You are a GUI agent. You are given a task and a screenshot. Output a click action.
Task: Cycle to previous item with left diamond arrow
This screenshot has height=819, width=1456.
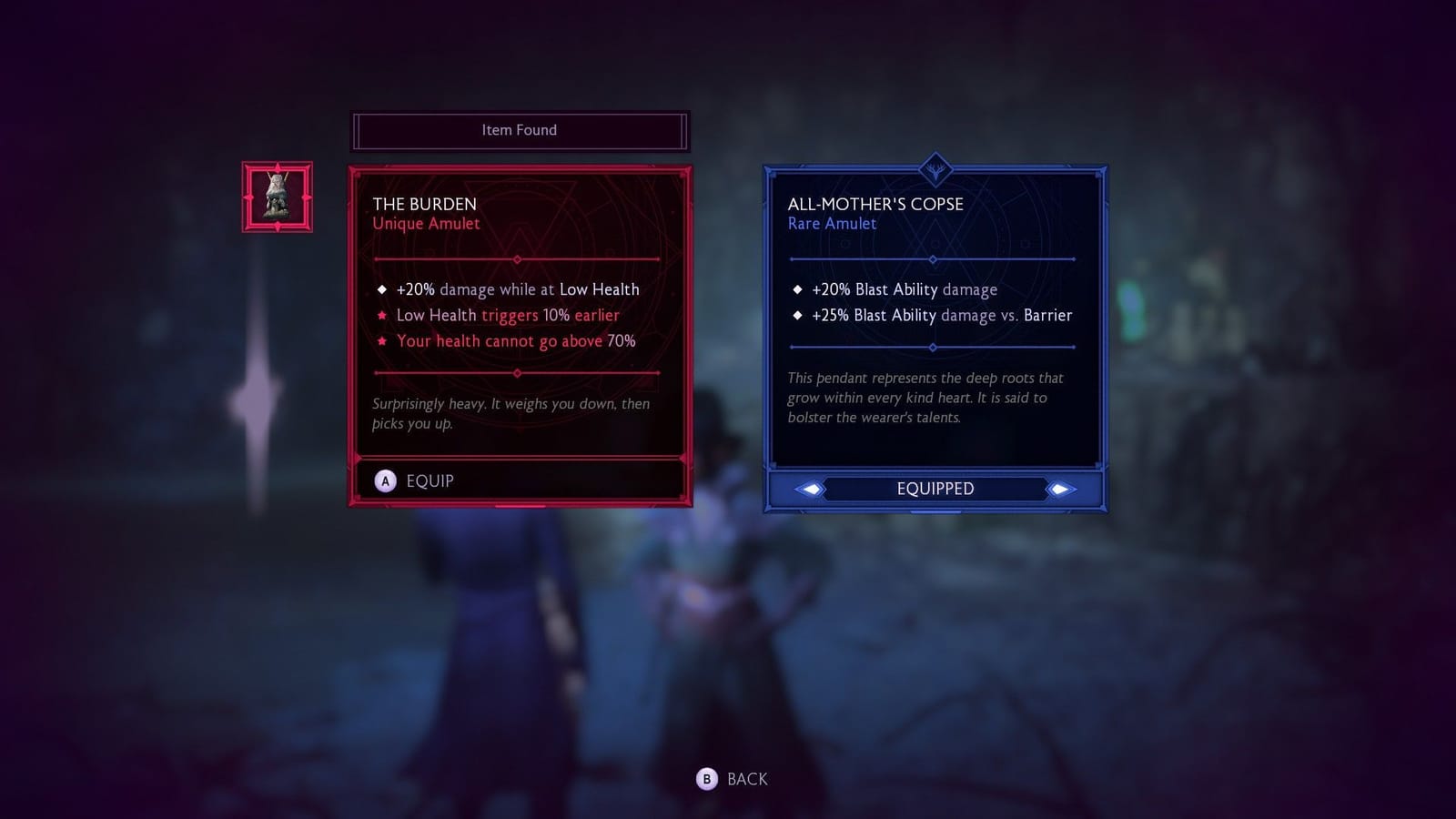pyautogui.click(x=809, y=489)
